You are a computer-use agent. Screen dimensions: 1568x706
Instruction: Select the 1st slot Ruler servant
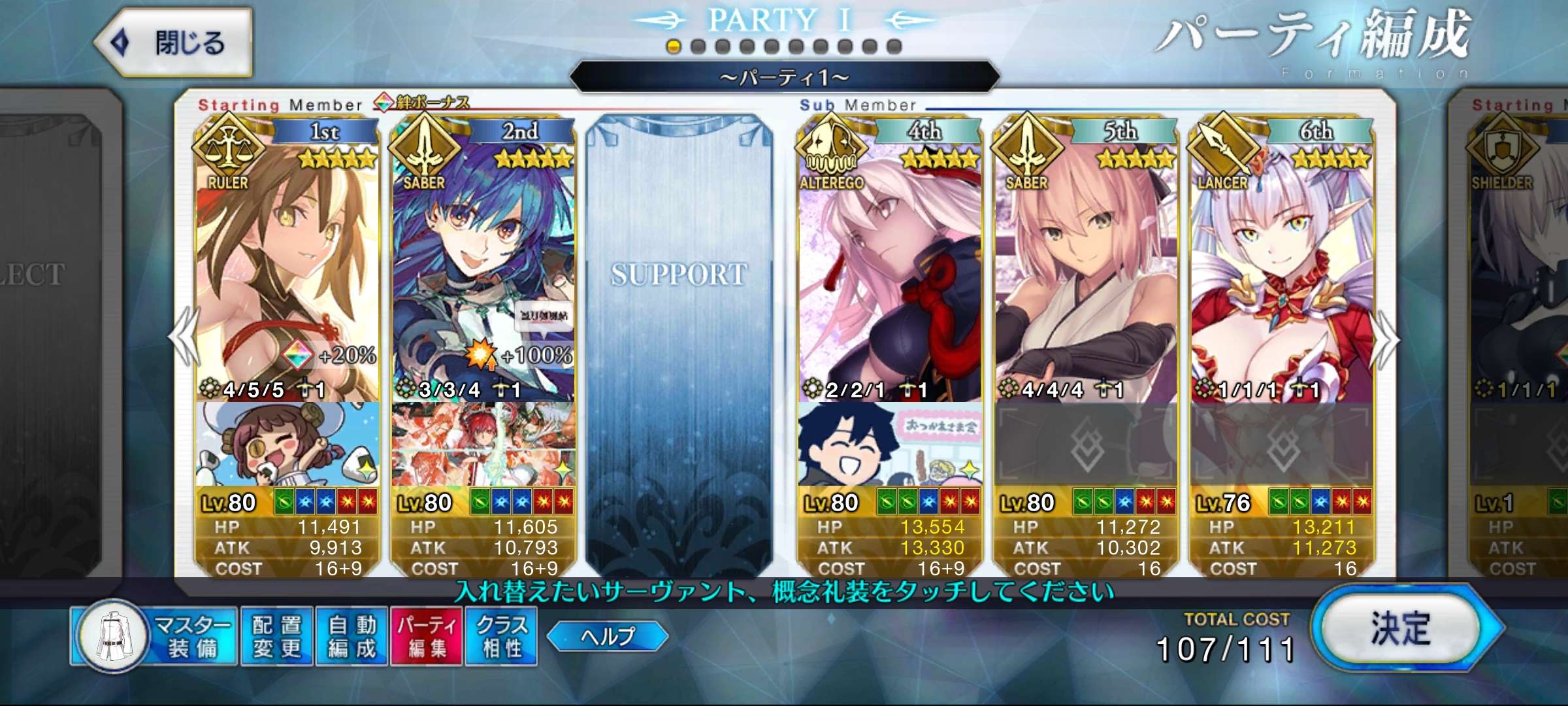tap(287, 261)
